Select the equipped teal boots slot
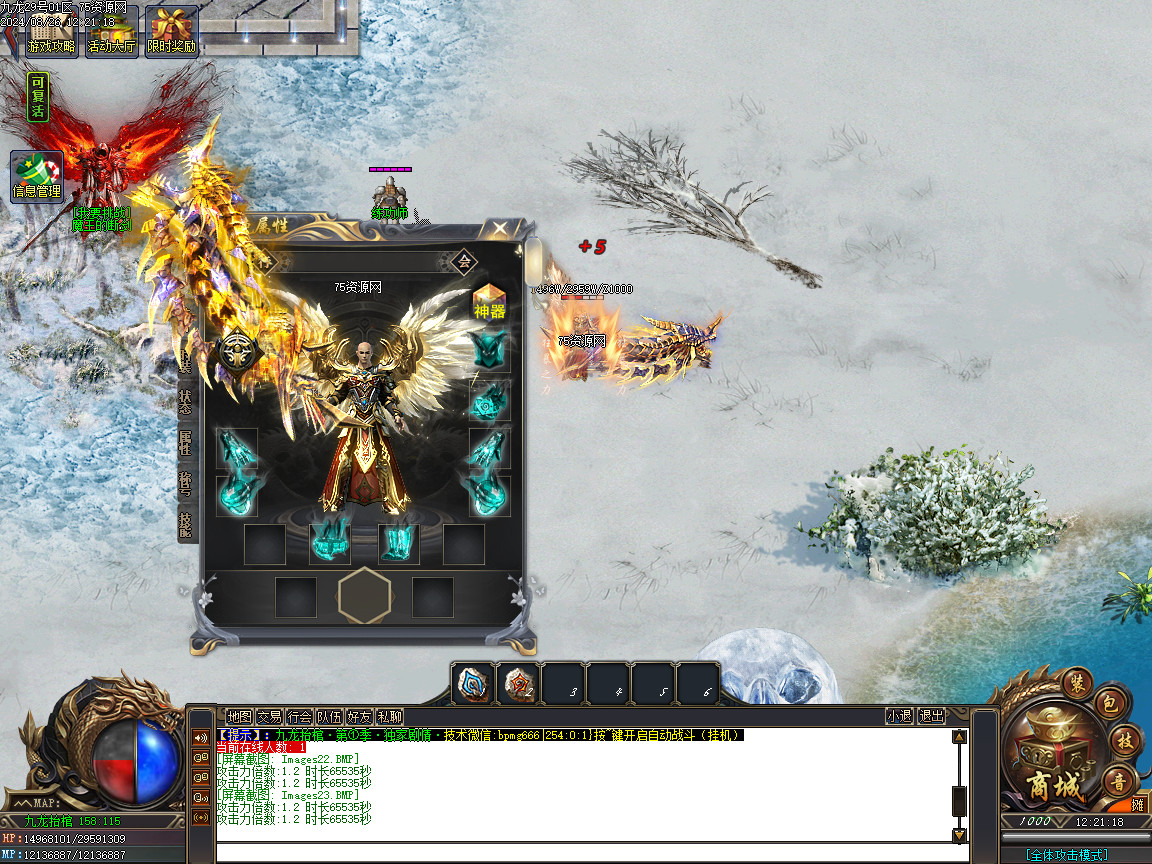Screen dimensions: 1152x864 (399, 544)
